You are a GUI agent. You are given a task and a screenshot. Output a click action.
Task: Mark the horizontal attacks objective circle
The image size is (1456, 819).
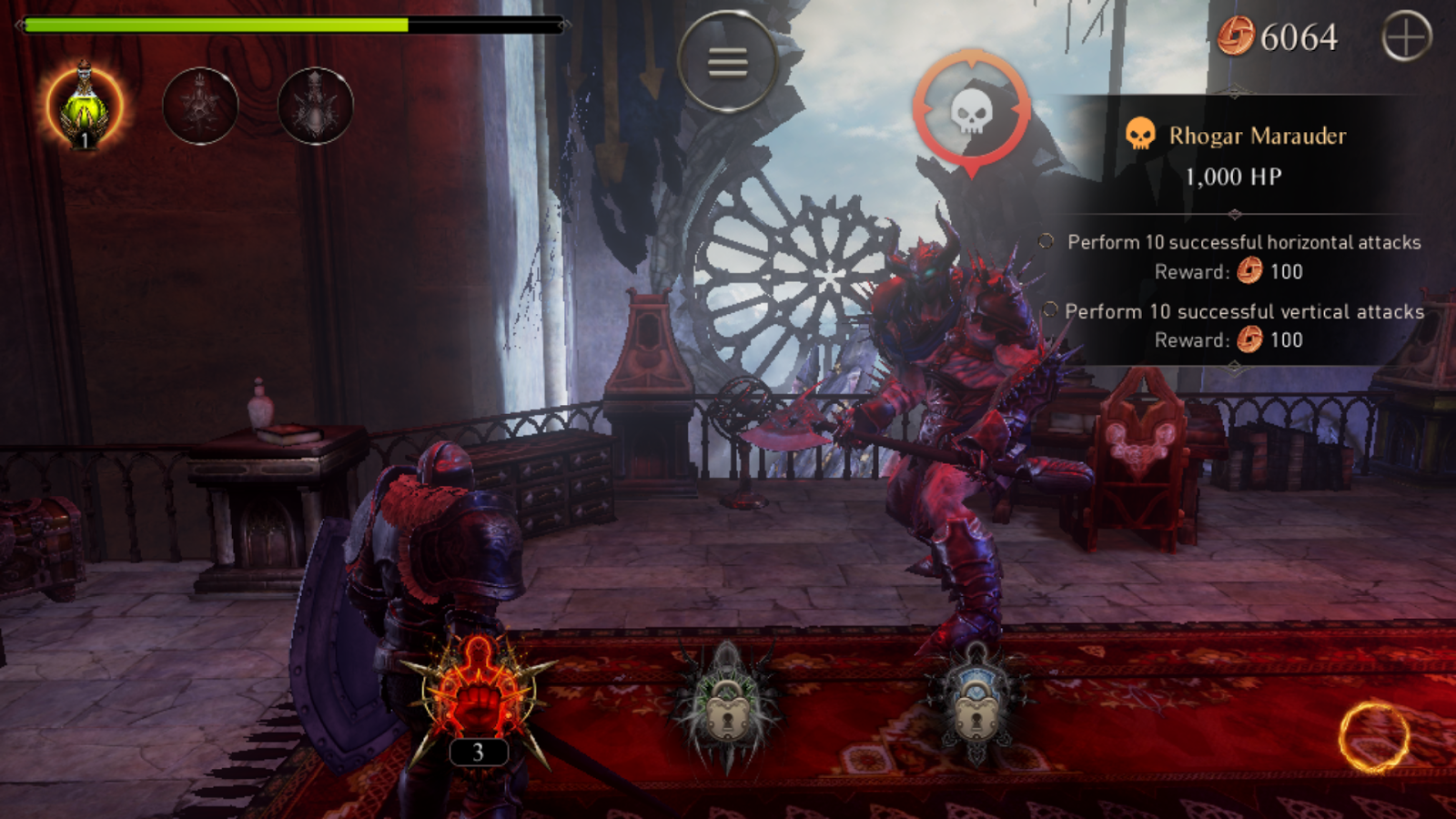(1046, 239)
